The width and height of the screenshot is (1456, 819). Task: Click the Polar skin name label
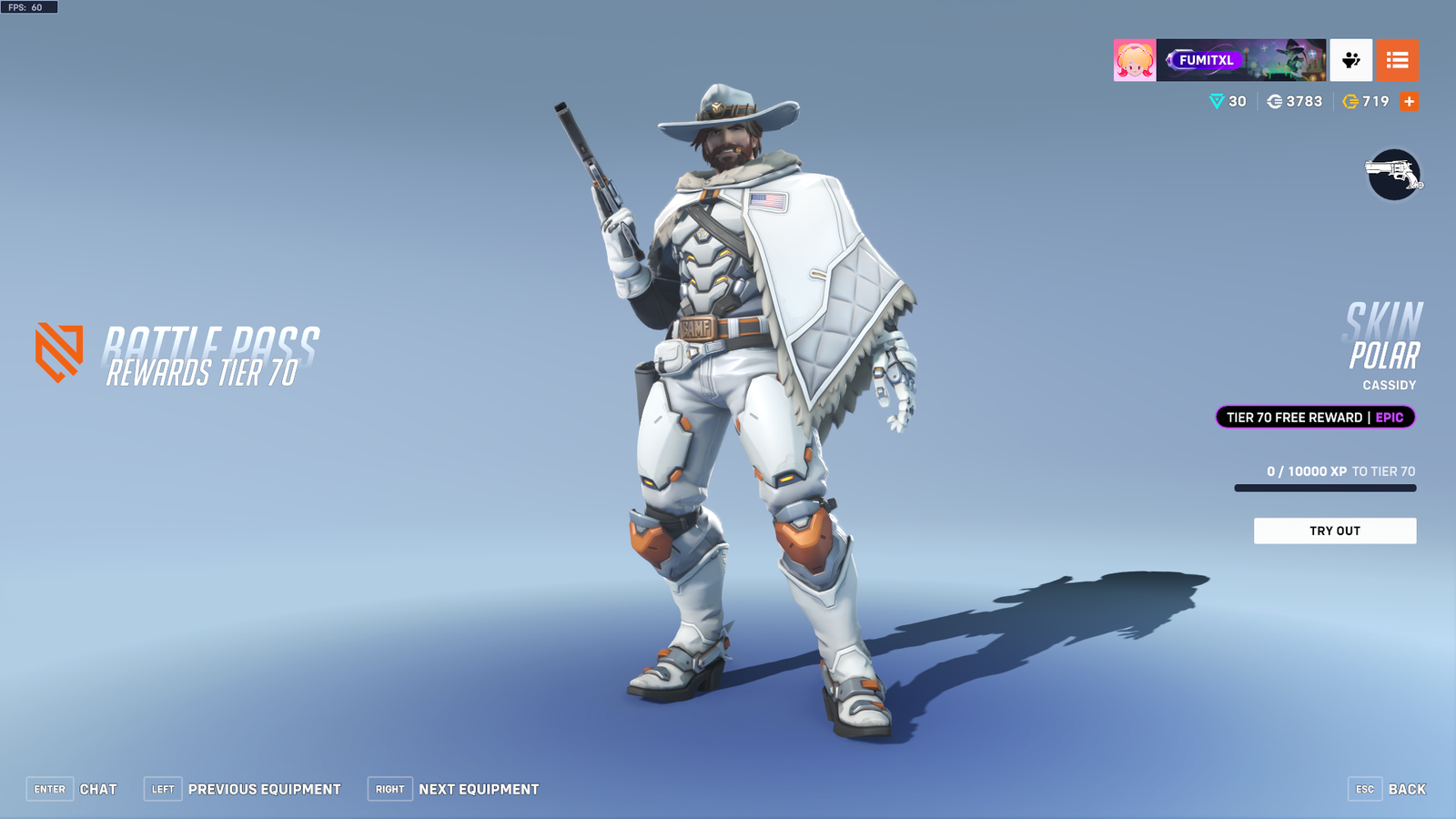pyautogui.click(x=1385, y=357)
